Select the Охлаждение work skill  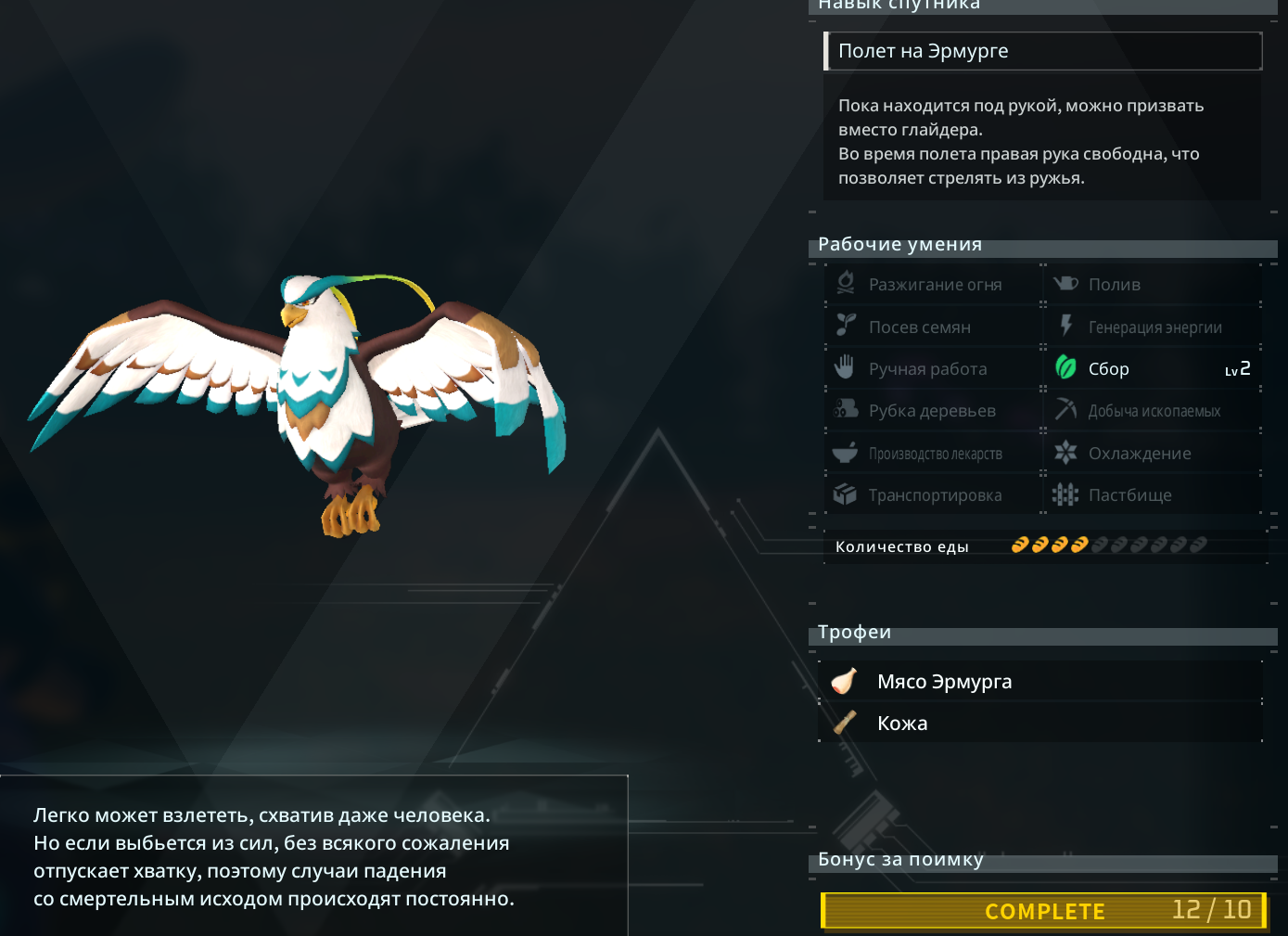click(1153, 454)
